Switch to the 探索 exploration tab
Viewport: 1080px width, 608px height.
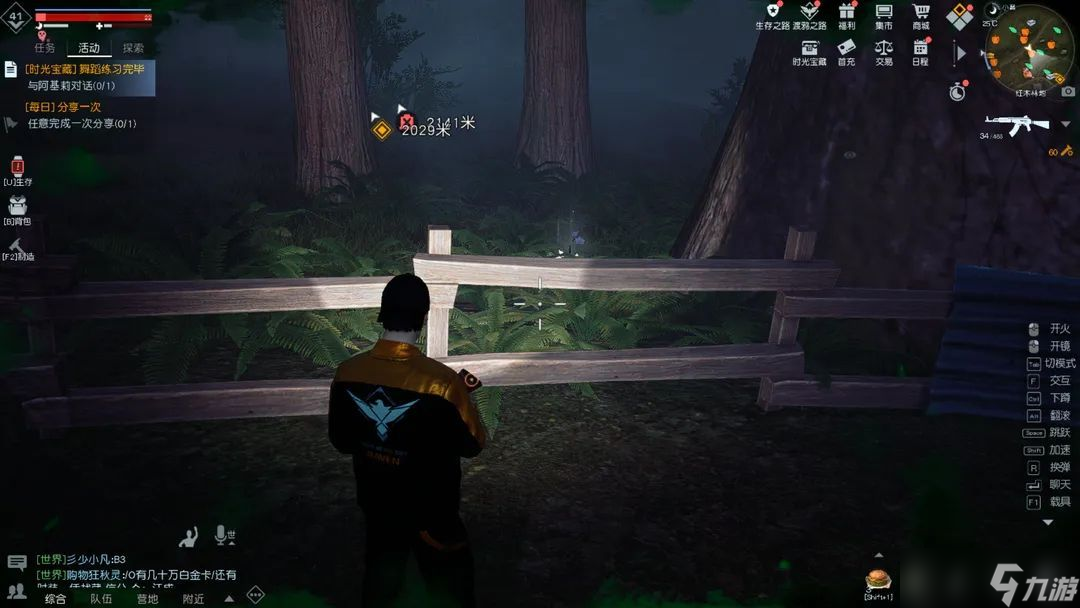(133, 48)
